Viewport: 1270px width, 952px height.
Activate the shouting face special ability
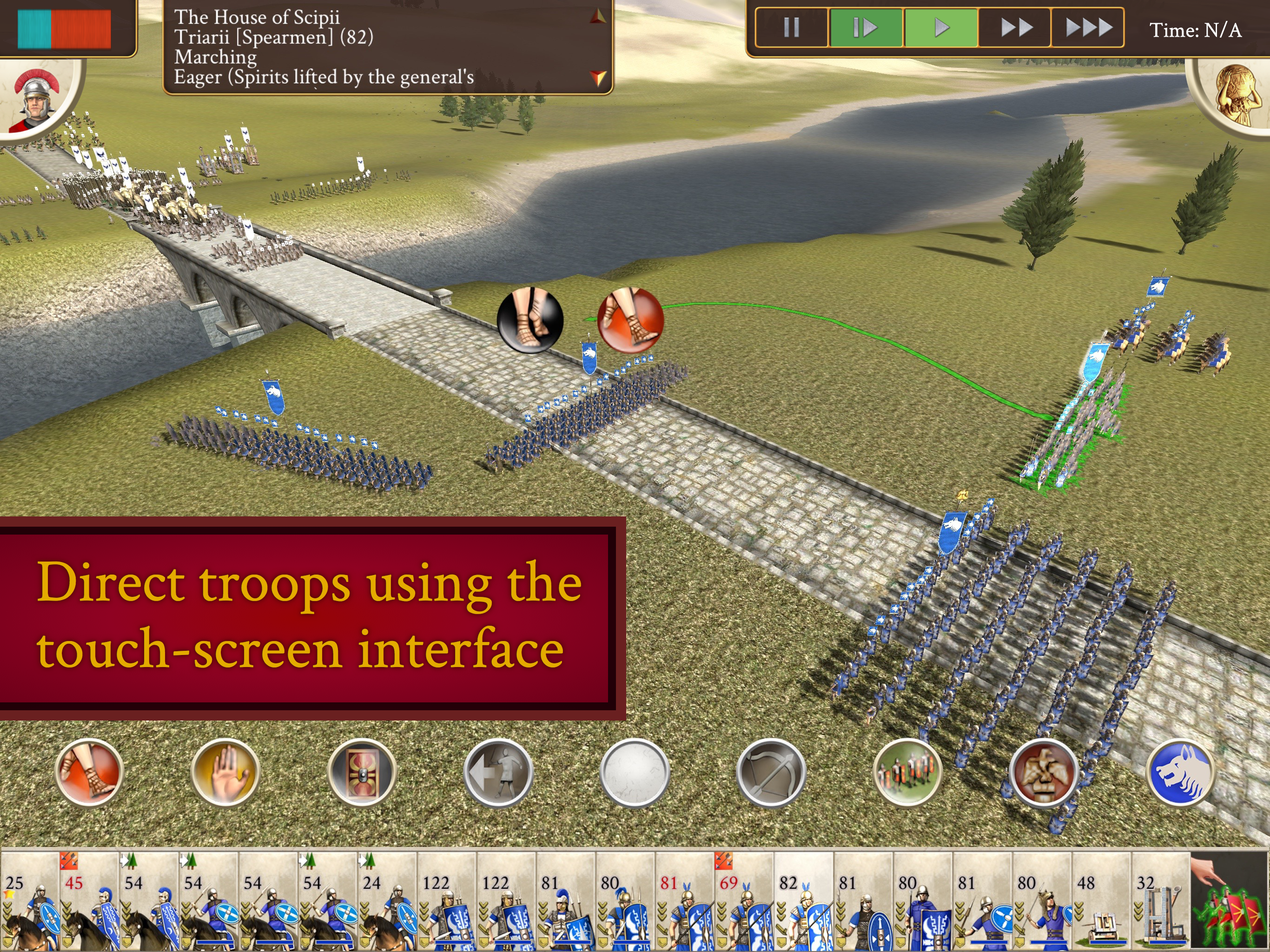(x=1044, y=772)
